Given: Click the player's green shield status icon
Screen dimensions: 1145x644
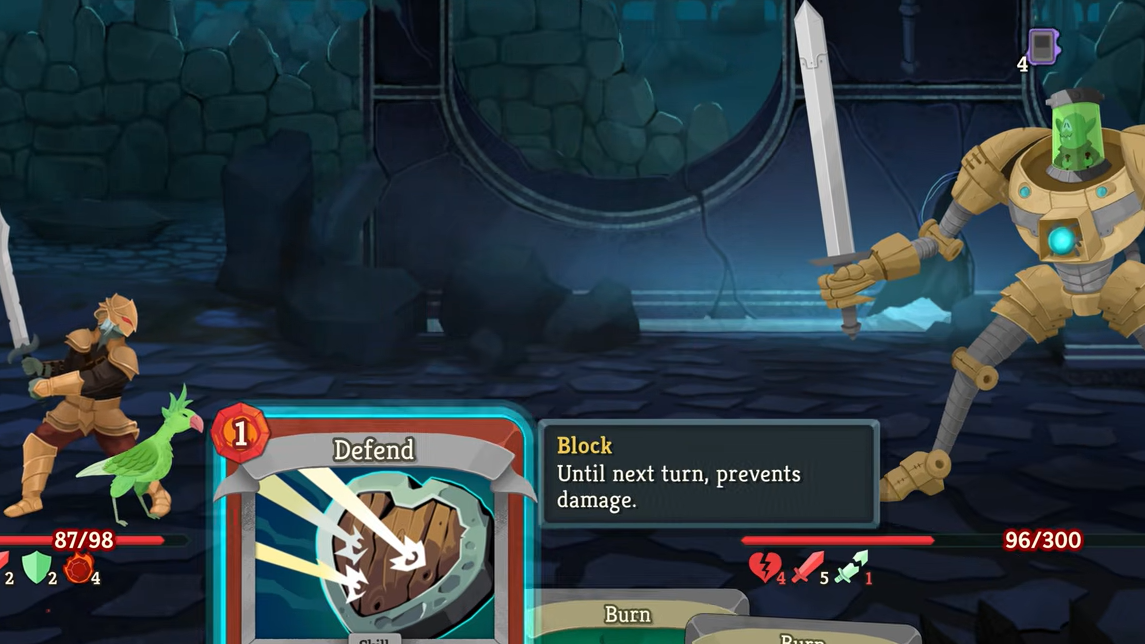Looking at the screenshot, I should [36, 567].
